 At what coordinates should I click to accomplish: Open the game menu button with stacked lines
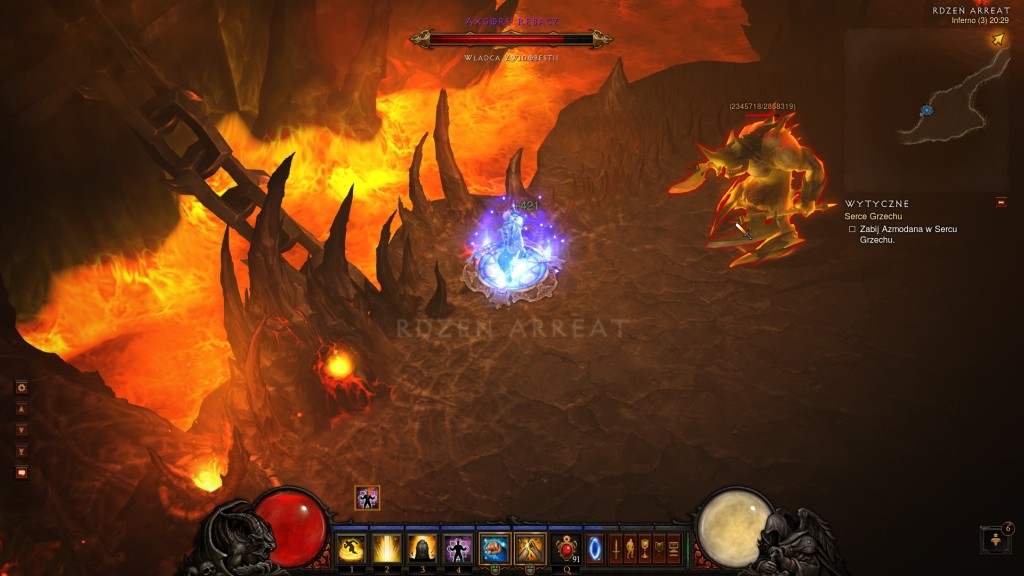pyautogui.click(x=673, y=548)
